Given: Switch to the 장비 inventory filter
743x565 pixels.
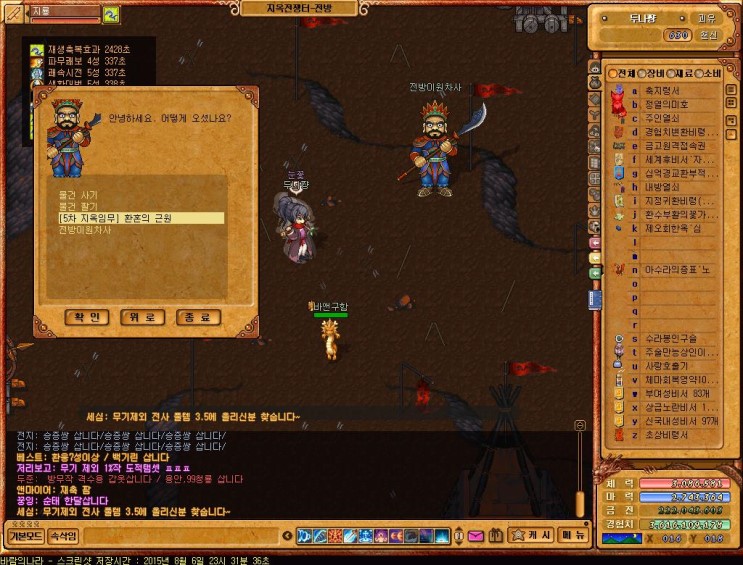Looking at the screenshot, I should [653, 73].
